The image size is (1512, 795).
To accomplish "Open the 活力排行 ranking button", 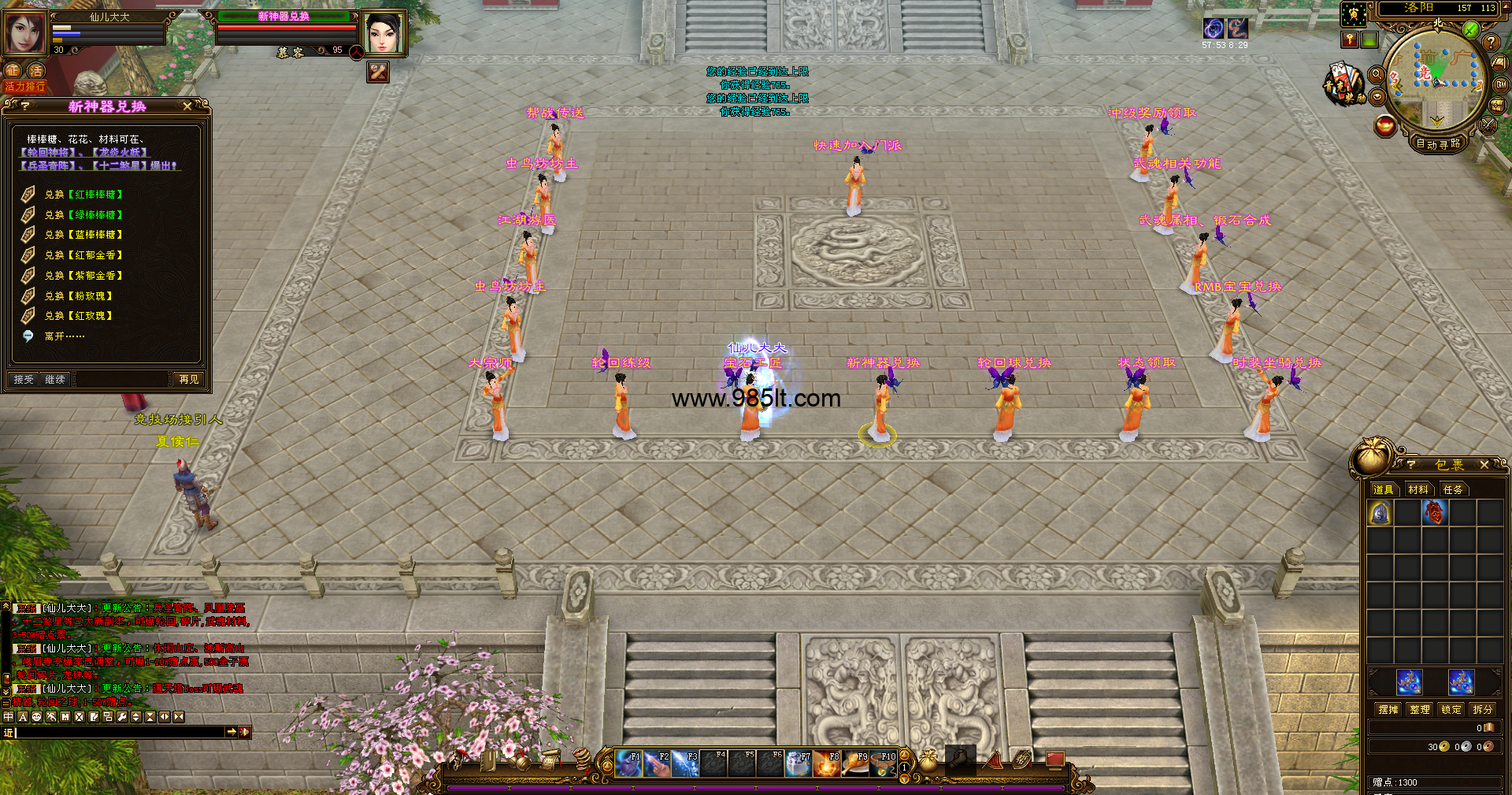I will tap(25, 87).
